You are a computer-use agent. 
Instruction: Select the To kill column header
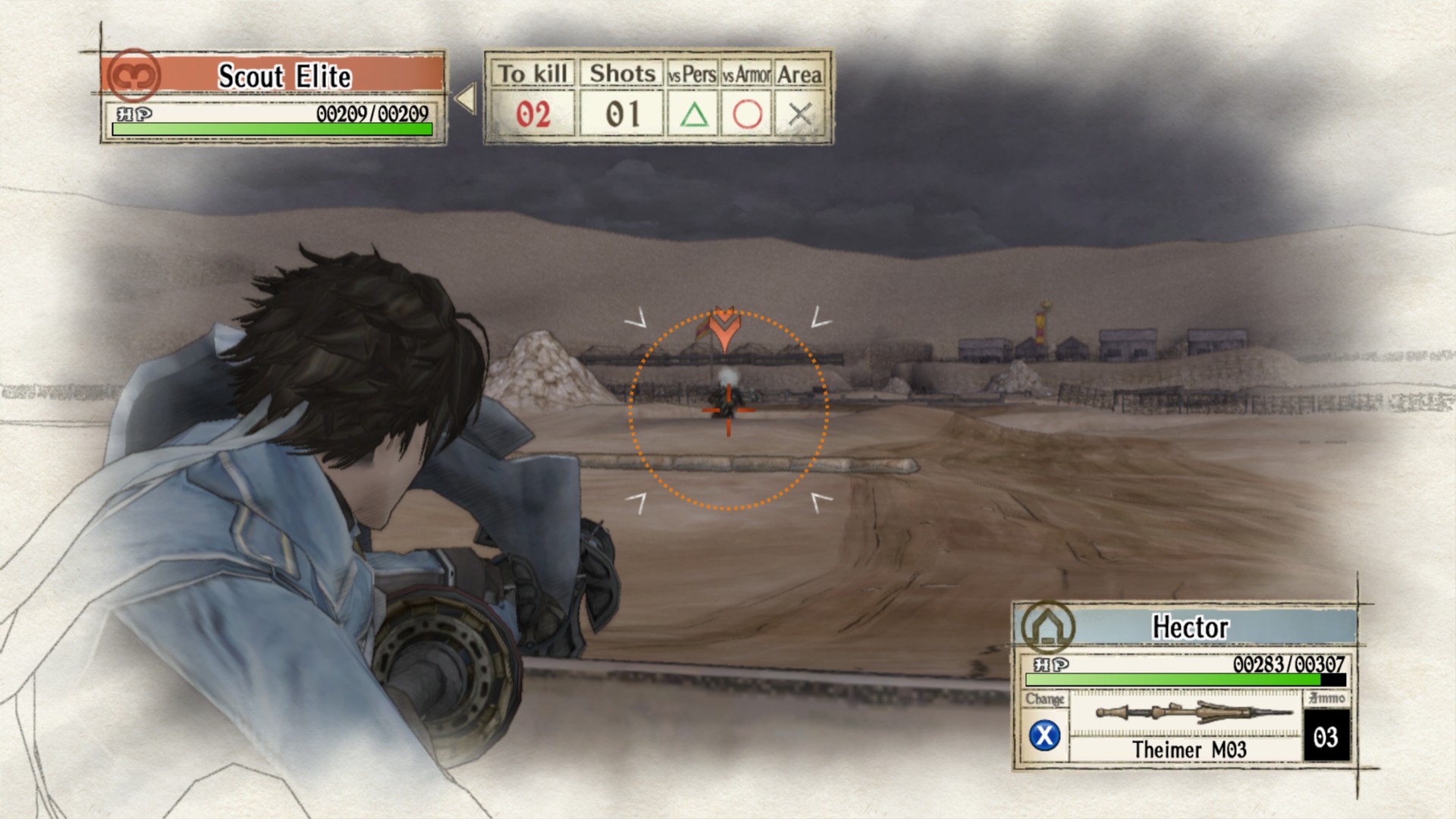click(535, 73)
